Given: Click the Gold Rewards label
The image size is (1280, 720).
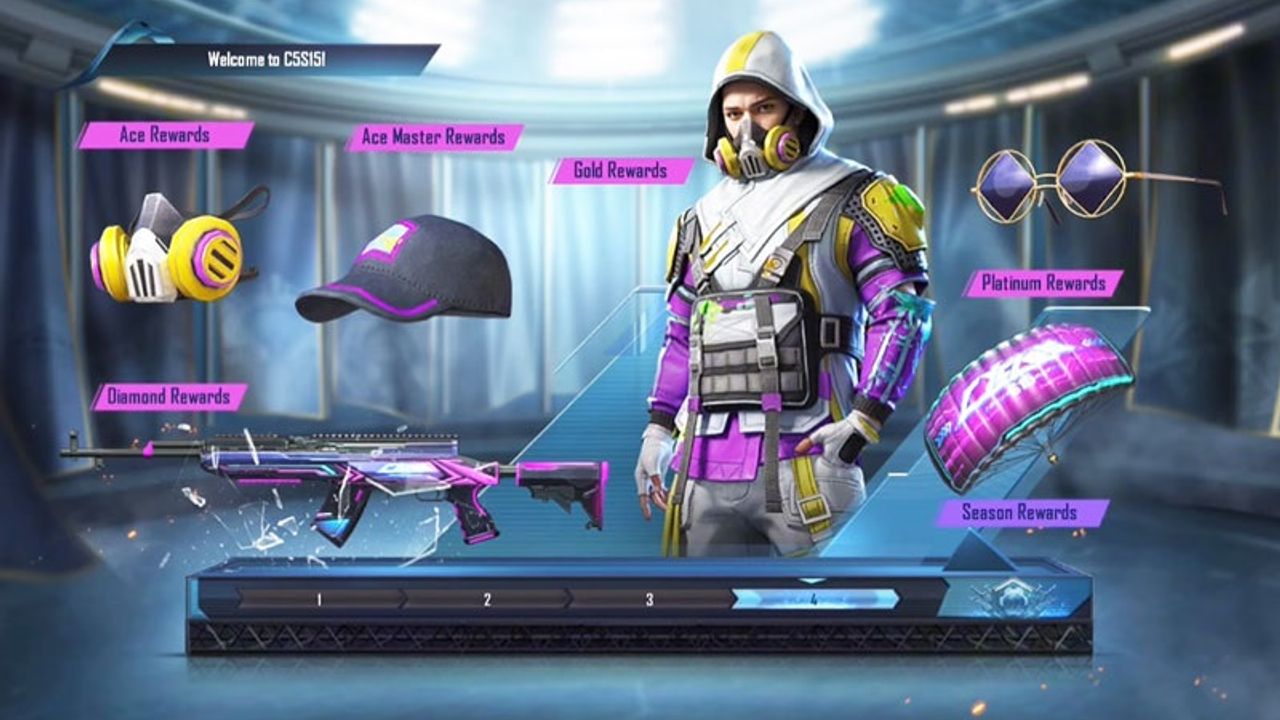Looking at the screenshot, I should pyautogui.click(x=620, y=170).
